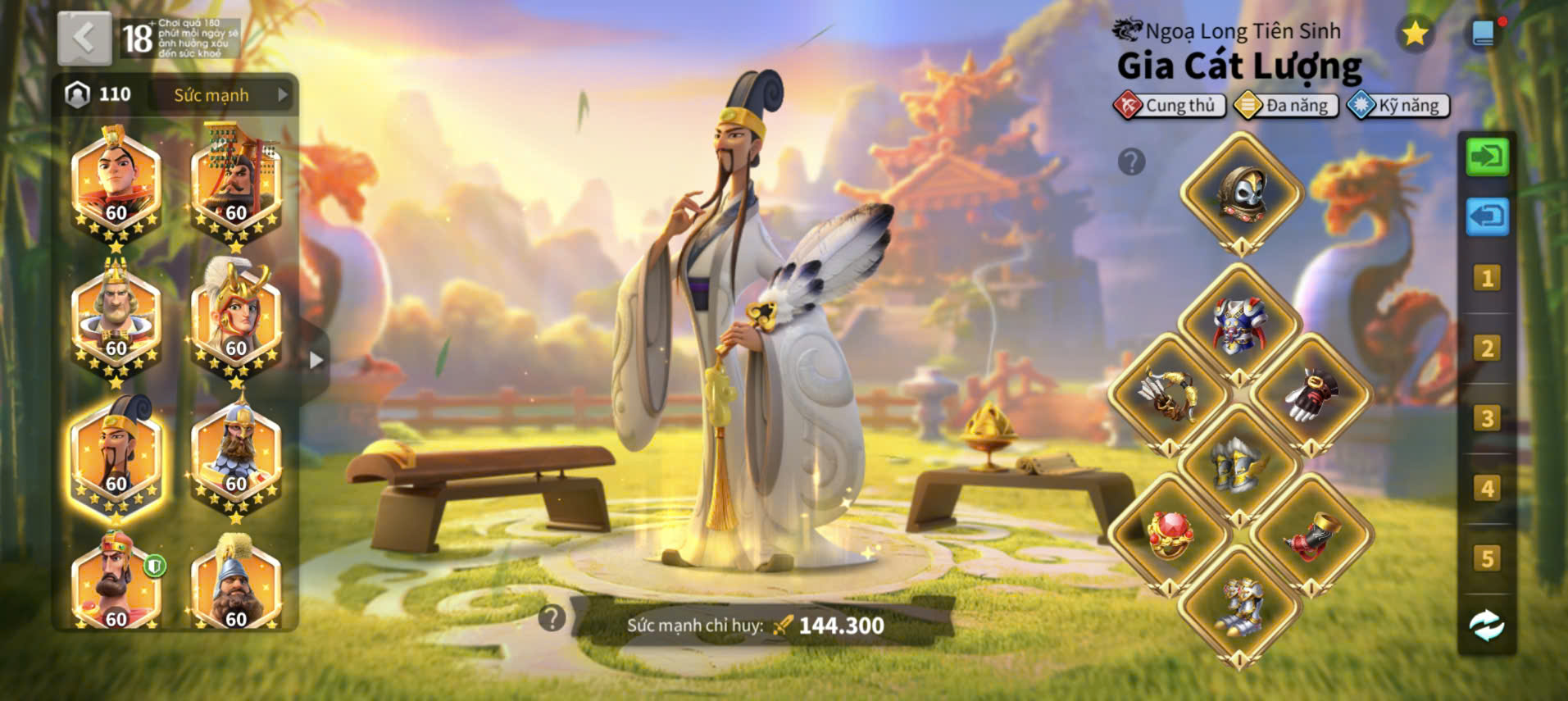Favorite commander with the gold star

point(1415,34)
